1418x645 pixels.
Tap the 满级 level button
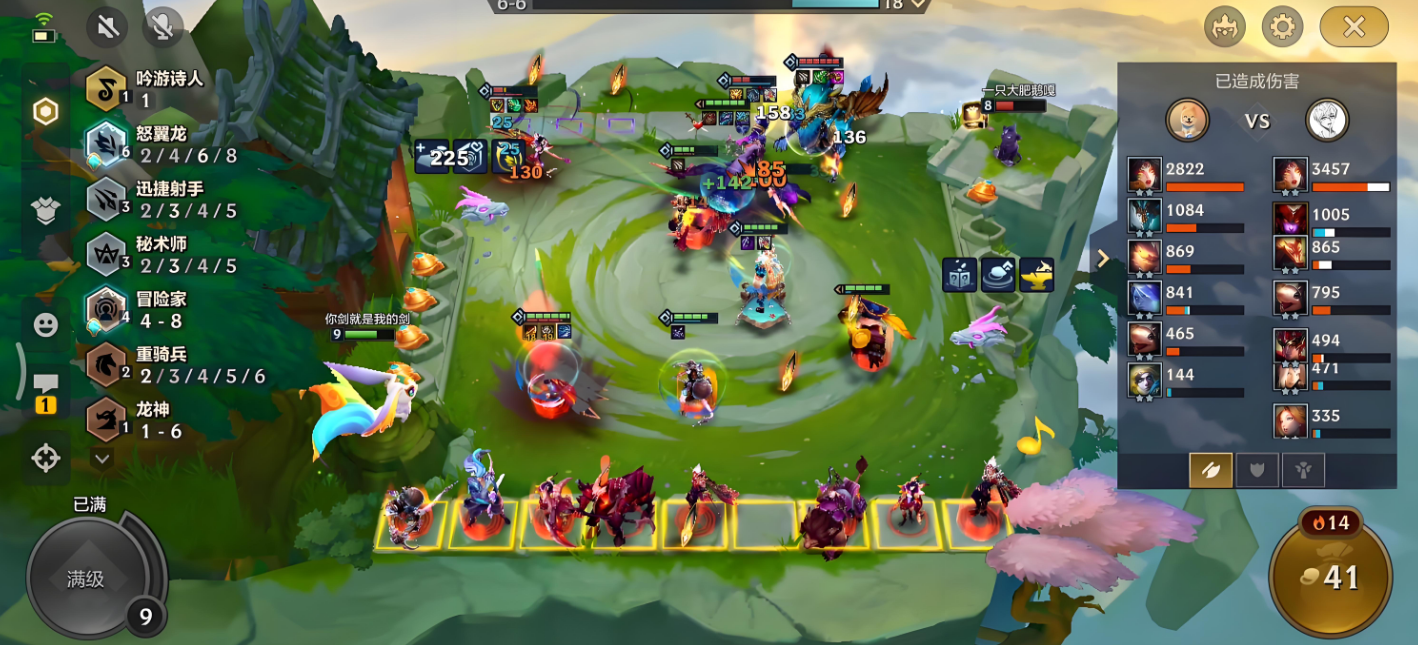87,579
